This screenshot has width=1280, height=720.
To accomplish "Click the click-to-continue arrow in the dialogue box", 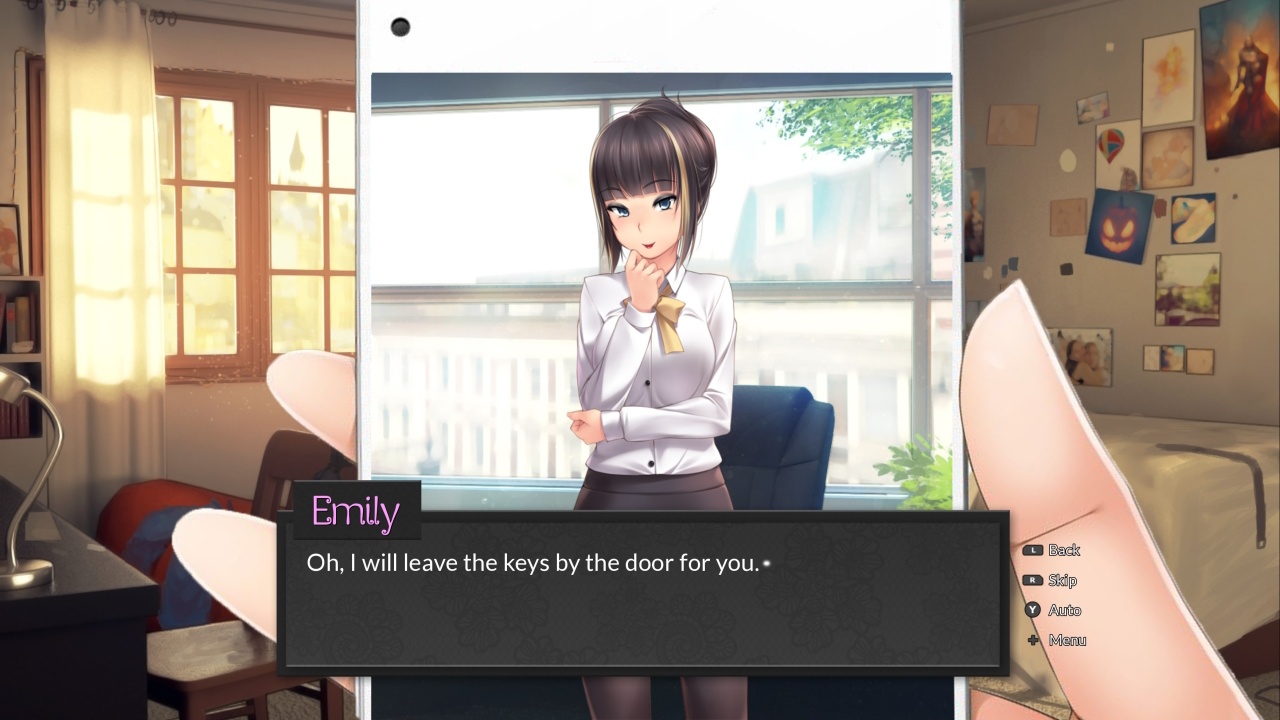I will 766,563.
